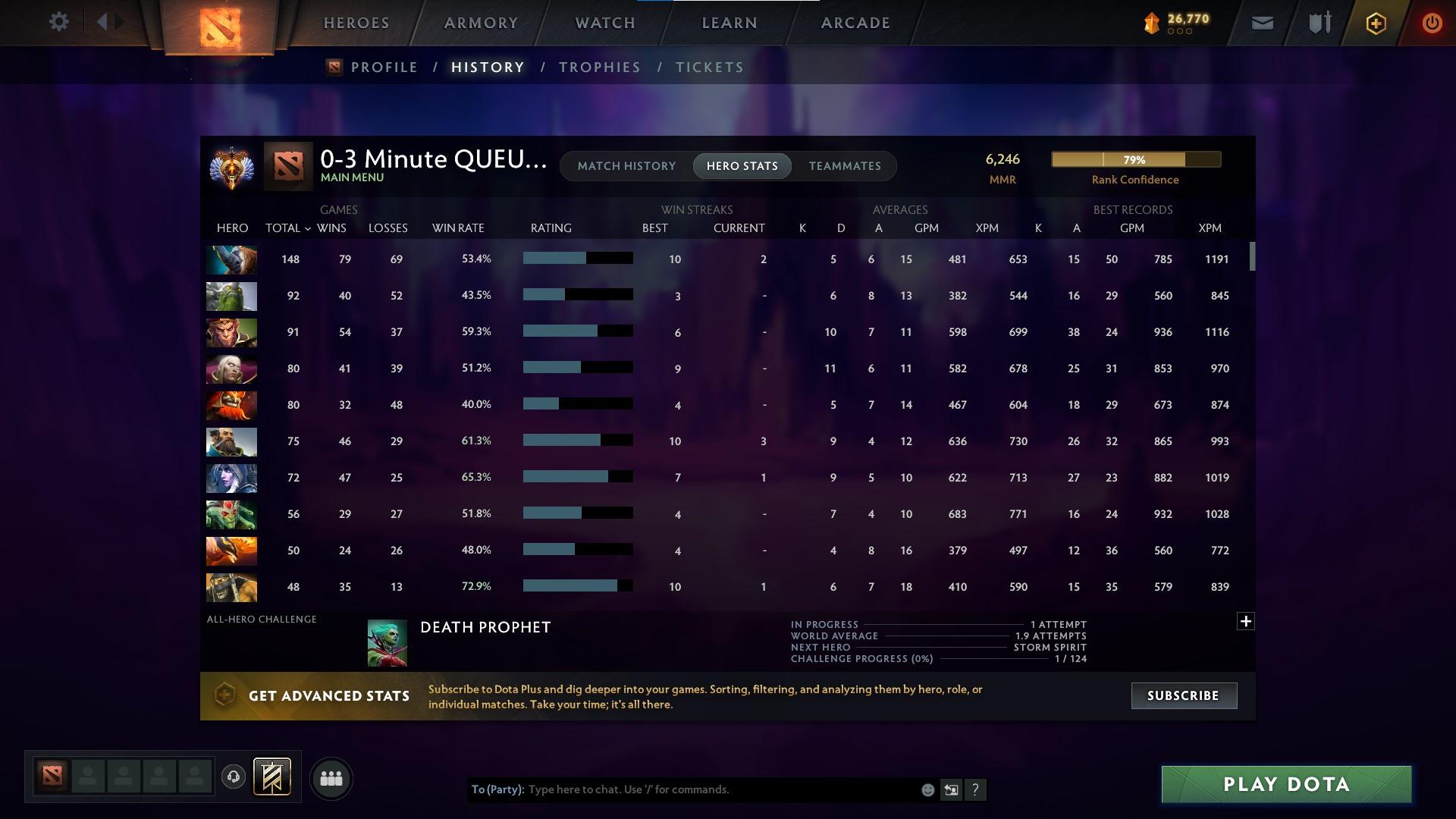Expand the All-Hero Challenge plus button
This screenshot has width=1456, height=819.
pos(1244,620)
